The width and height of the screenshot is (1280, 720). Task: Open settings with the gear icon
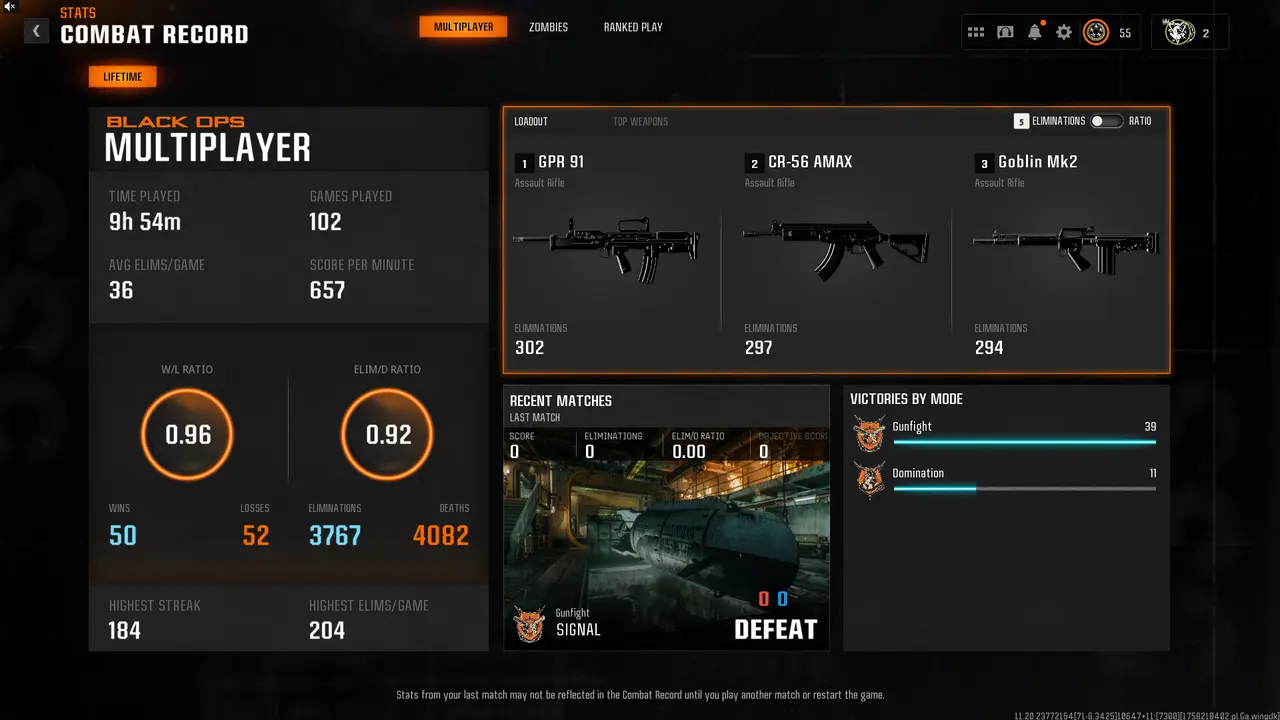tap(1064, 33)
